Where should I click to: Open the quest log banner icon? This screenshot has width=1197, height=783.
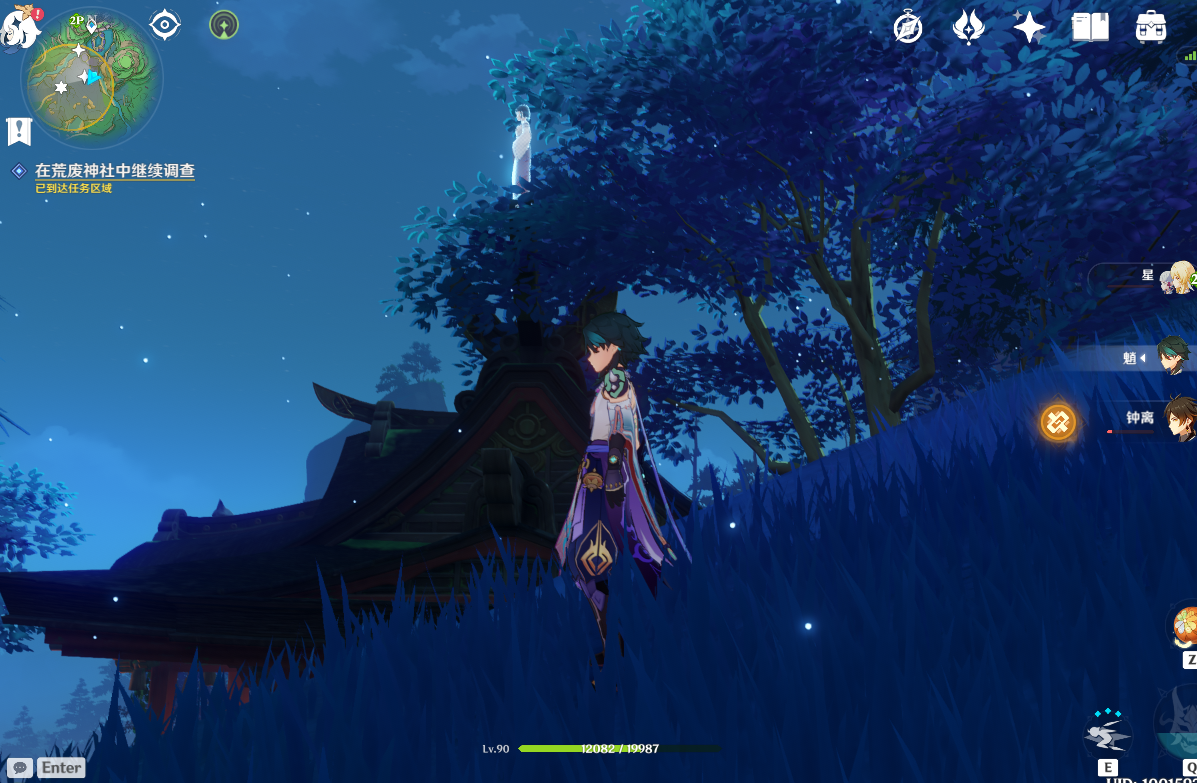point(19,130)
